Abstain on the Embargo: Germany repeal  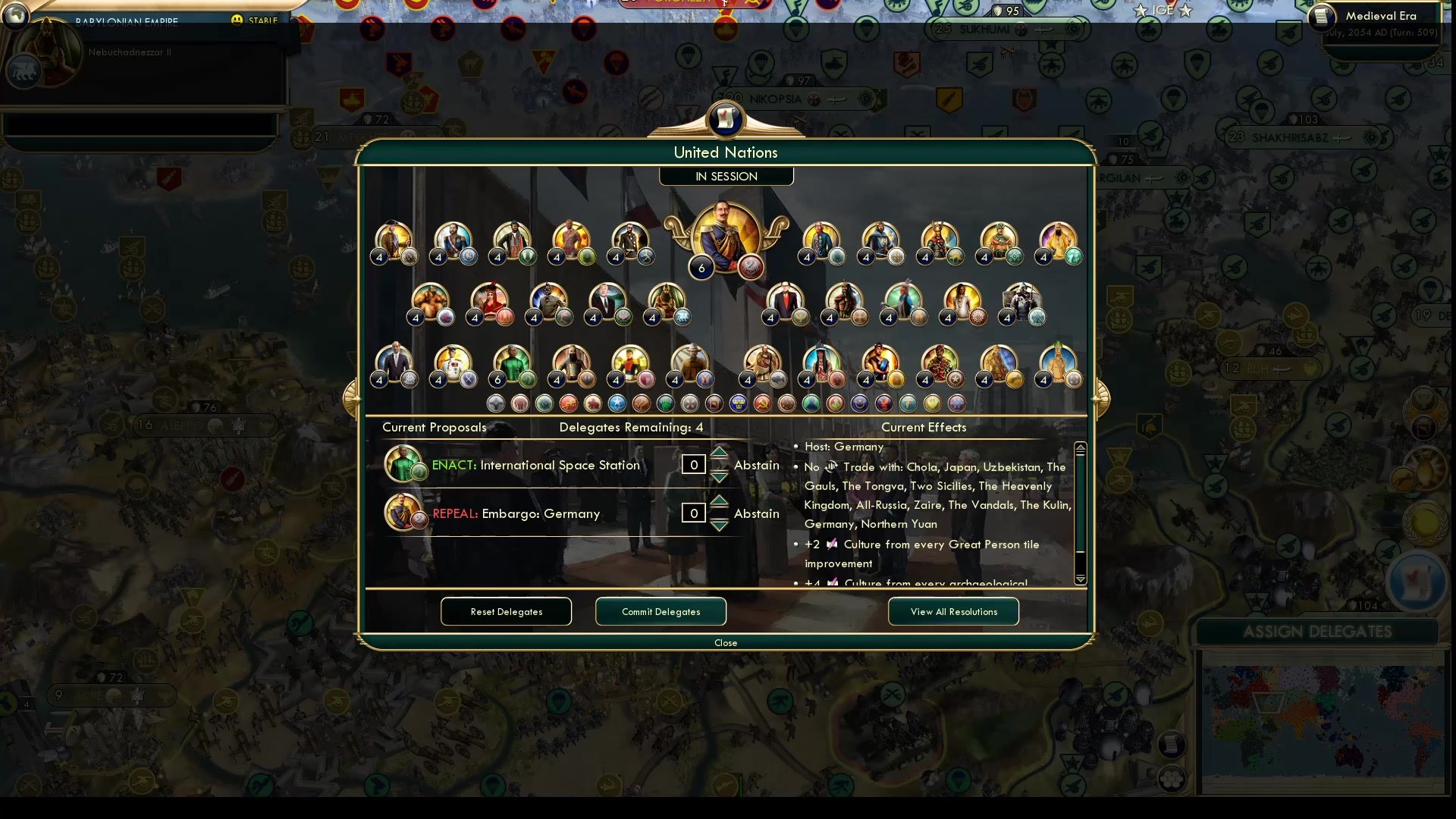coord(756,513)
